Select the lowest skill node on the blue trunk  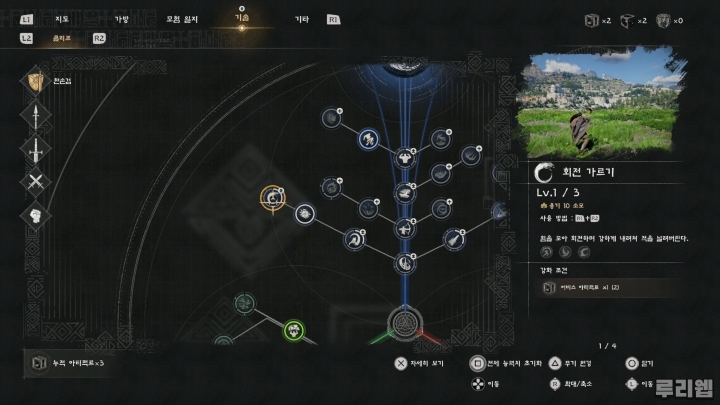(x=405, y=263)
